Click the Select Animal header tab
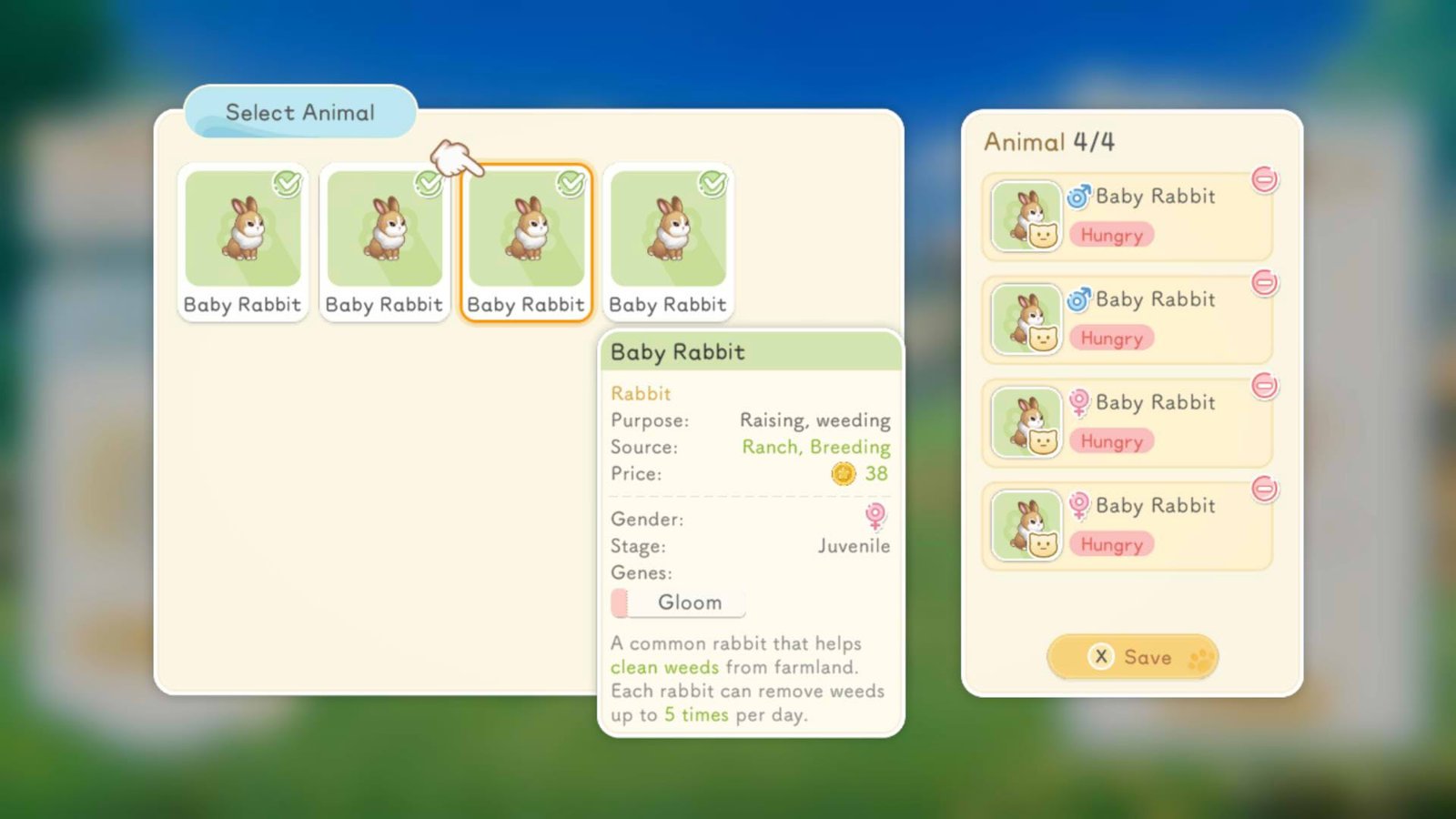This screenshot has height=819, width=1456. [x=299, y=112]
